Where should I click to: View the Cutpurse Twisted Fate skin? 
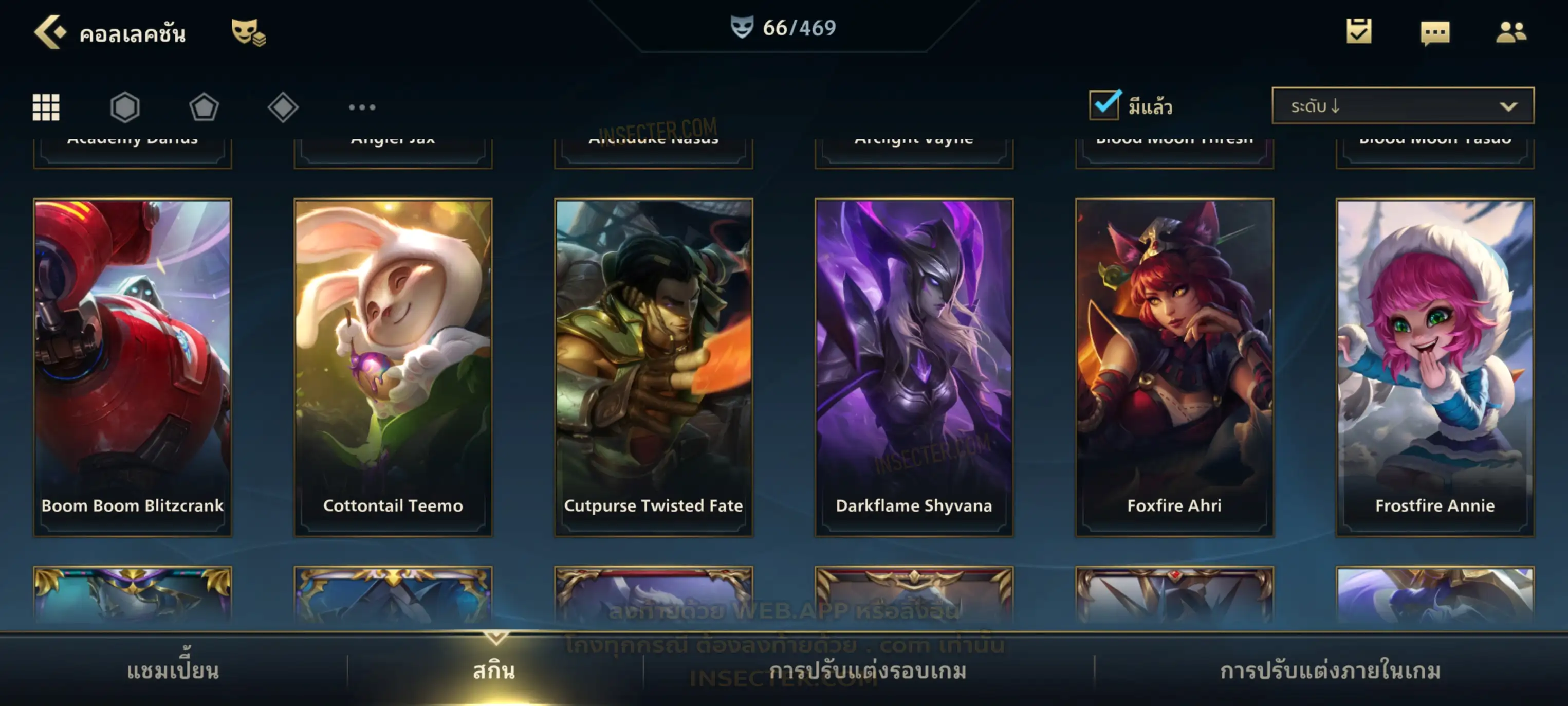654,367
